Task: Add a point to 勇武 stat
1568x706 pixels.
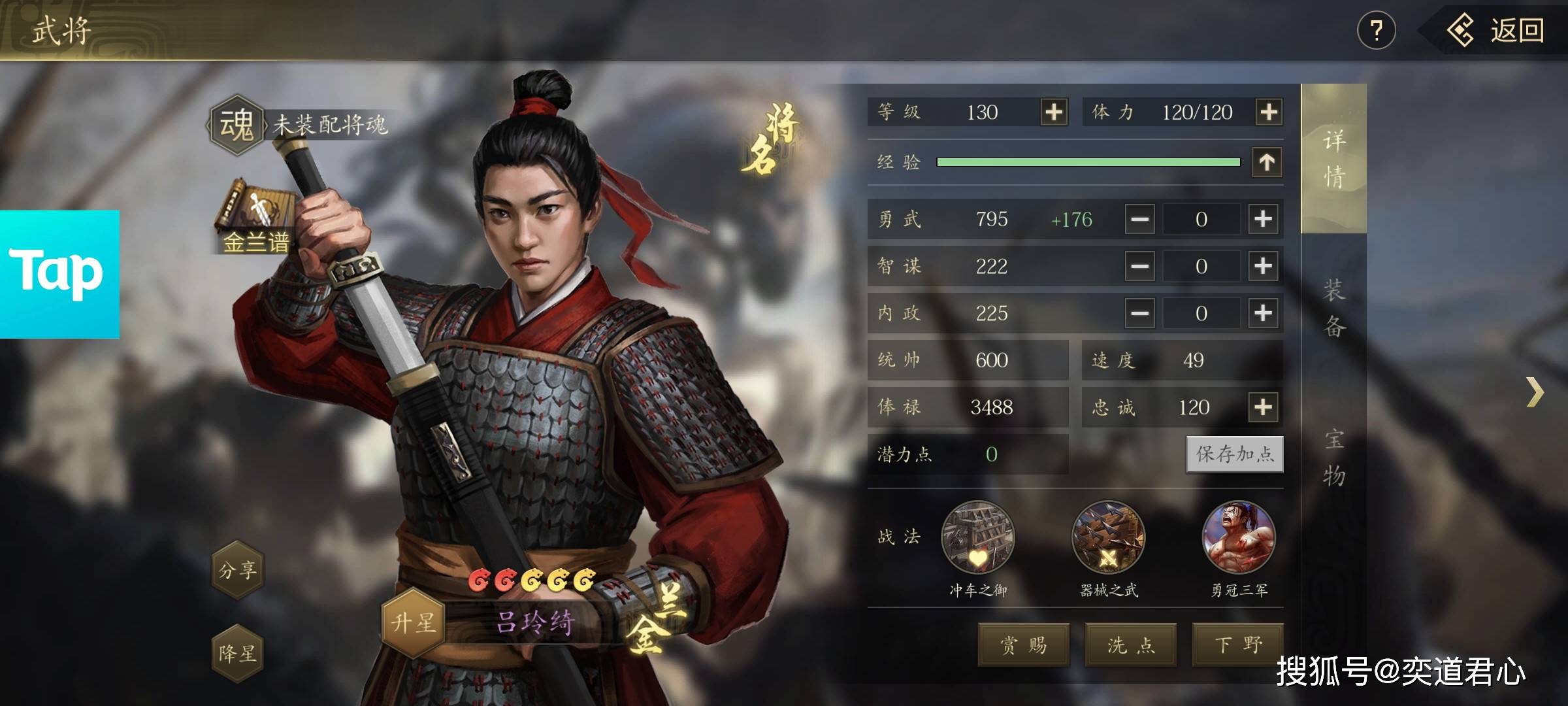Action: point(1263,219)
